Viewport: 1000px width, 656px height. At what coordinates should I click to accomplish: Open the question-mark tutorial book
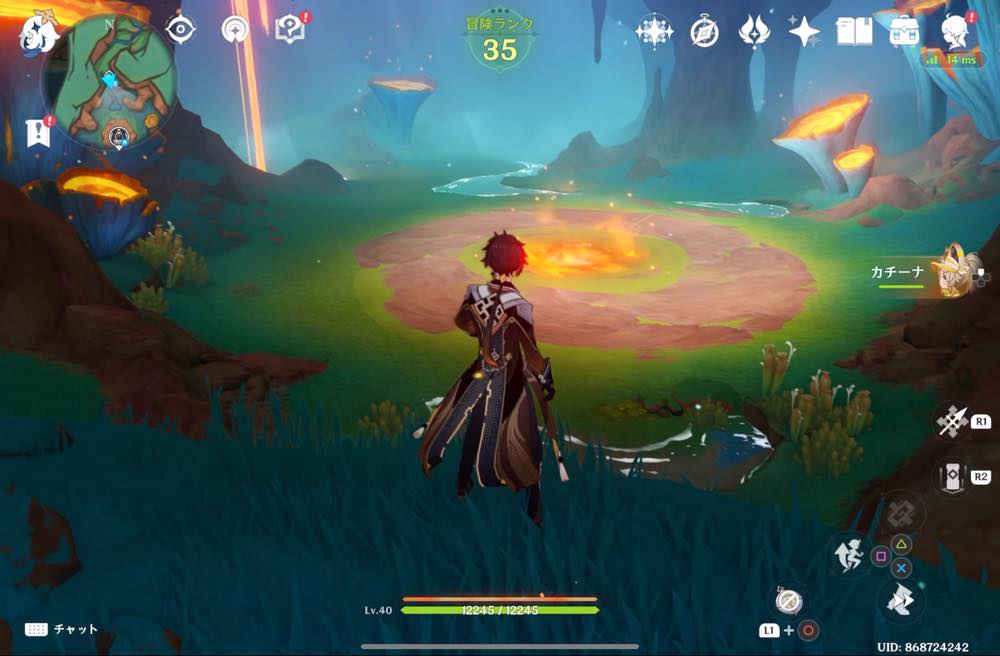click(x=290, y=30)
